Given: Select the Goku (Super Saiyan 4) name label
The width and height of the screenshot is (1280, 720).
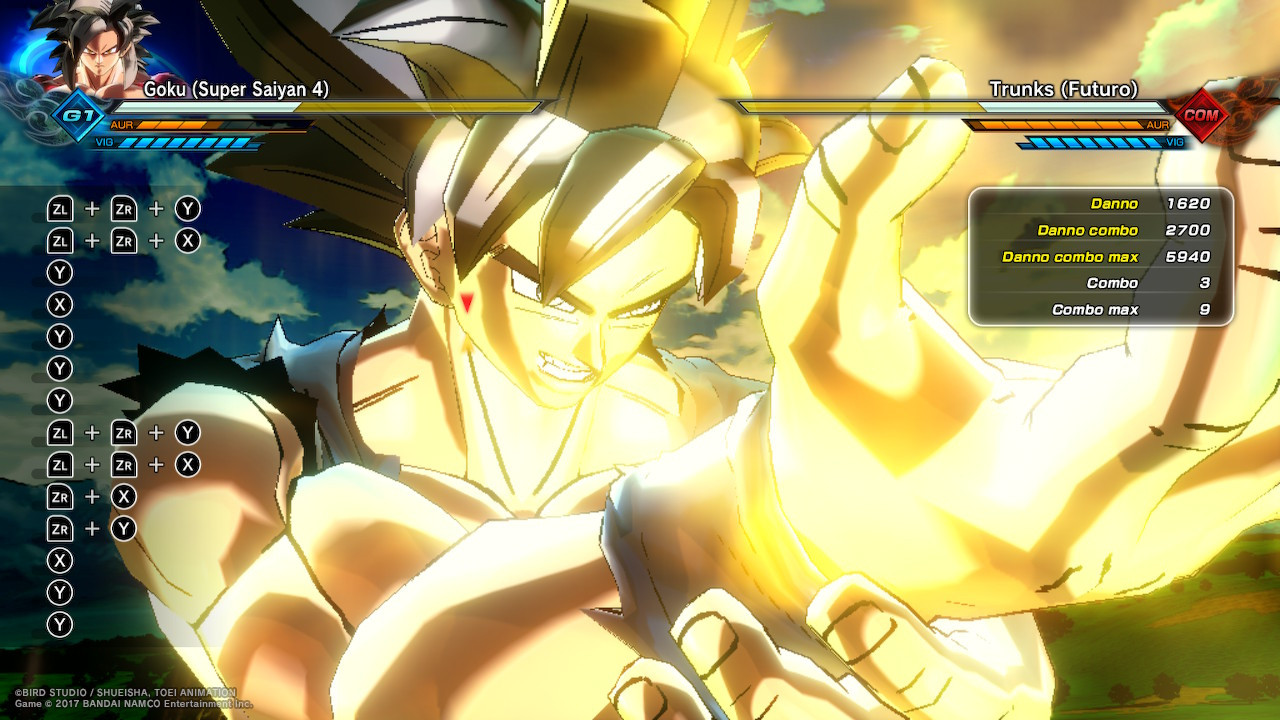Looking at the screenshot, I should (237, 90).
